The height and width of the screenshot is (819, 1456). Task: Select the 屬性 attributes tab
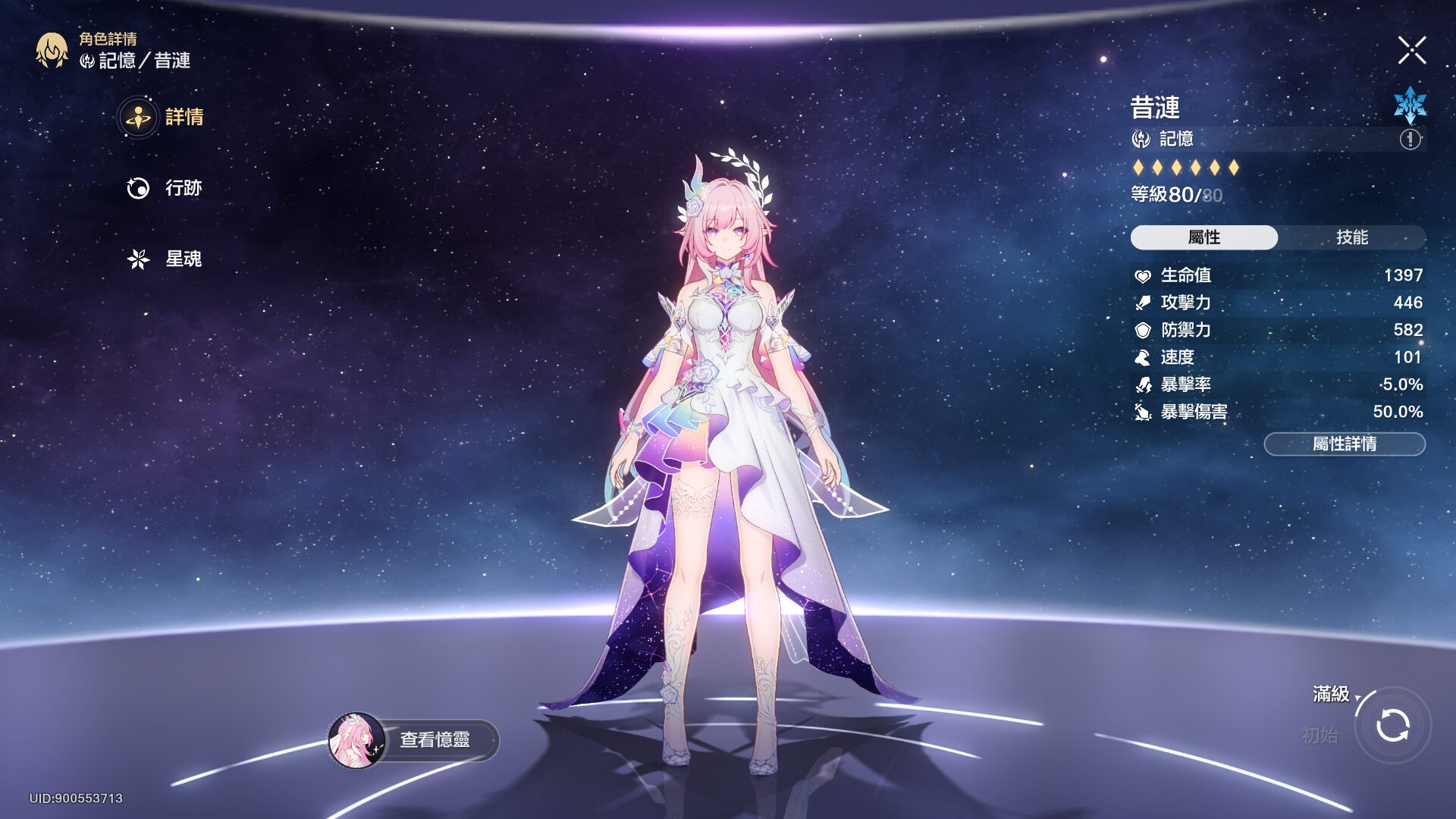click(1203, 237)
